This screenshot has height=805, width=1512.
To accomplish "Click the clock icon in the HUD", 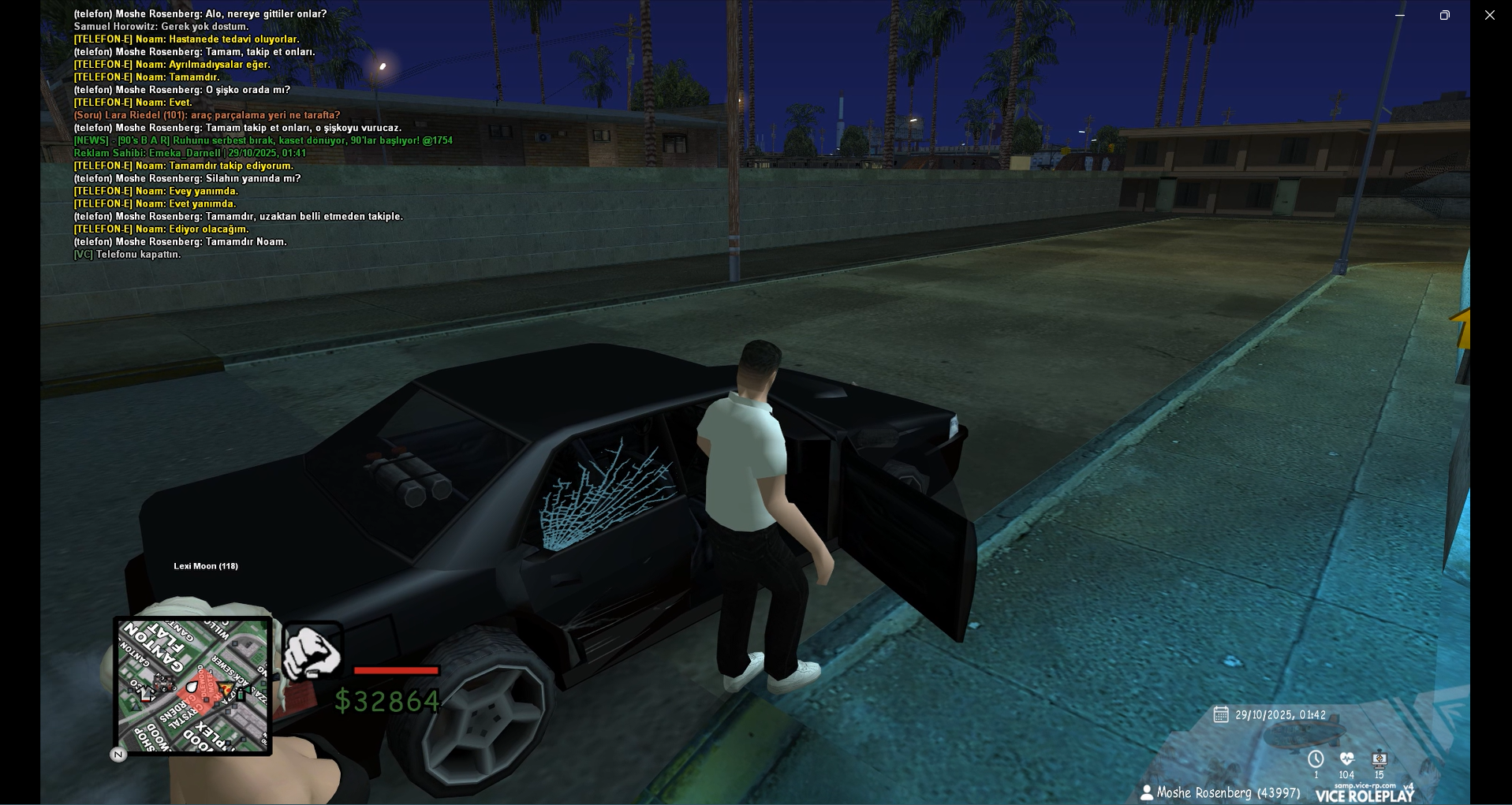I will pos(1316,759).
